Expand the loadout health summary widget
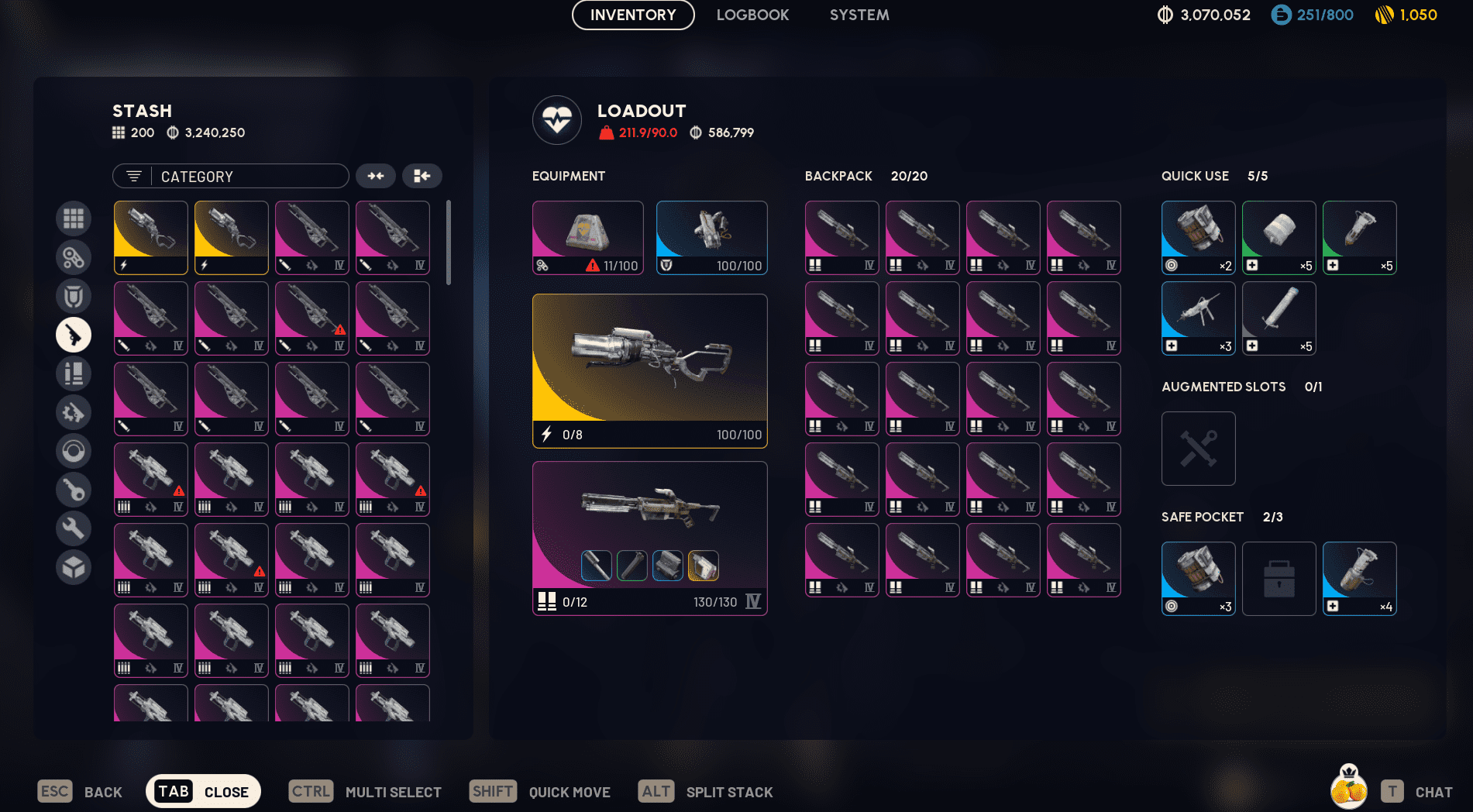 click(556, 120)
